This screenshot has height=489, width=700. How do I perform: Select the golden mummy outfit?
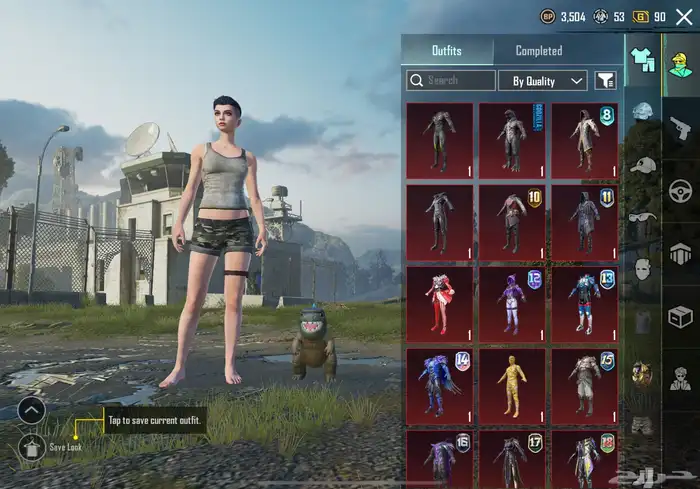[512, 382]
